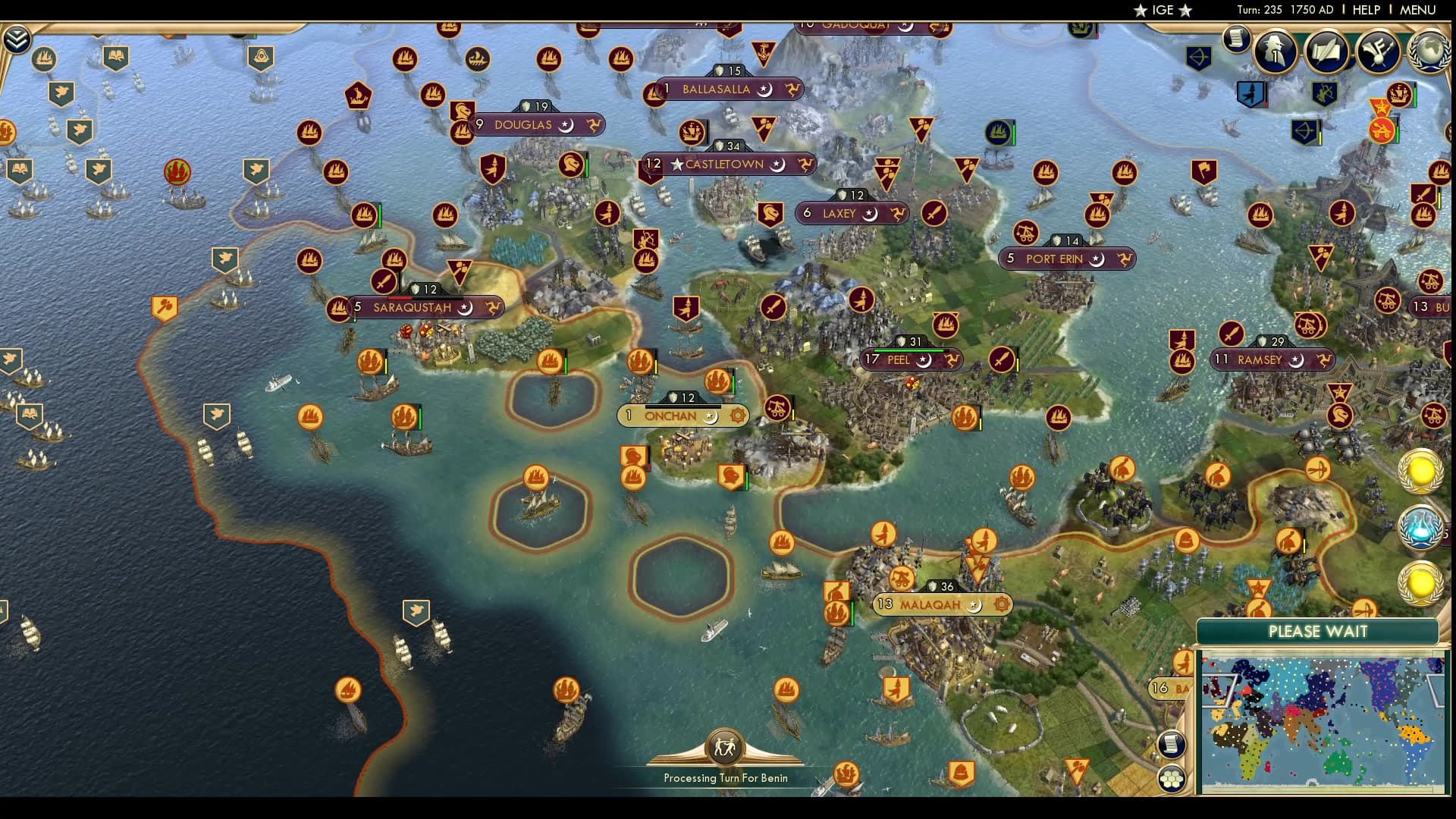Open the Espionage overview icon
Viewport: 1456px width, 819px height.
click(1275, 52)
